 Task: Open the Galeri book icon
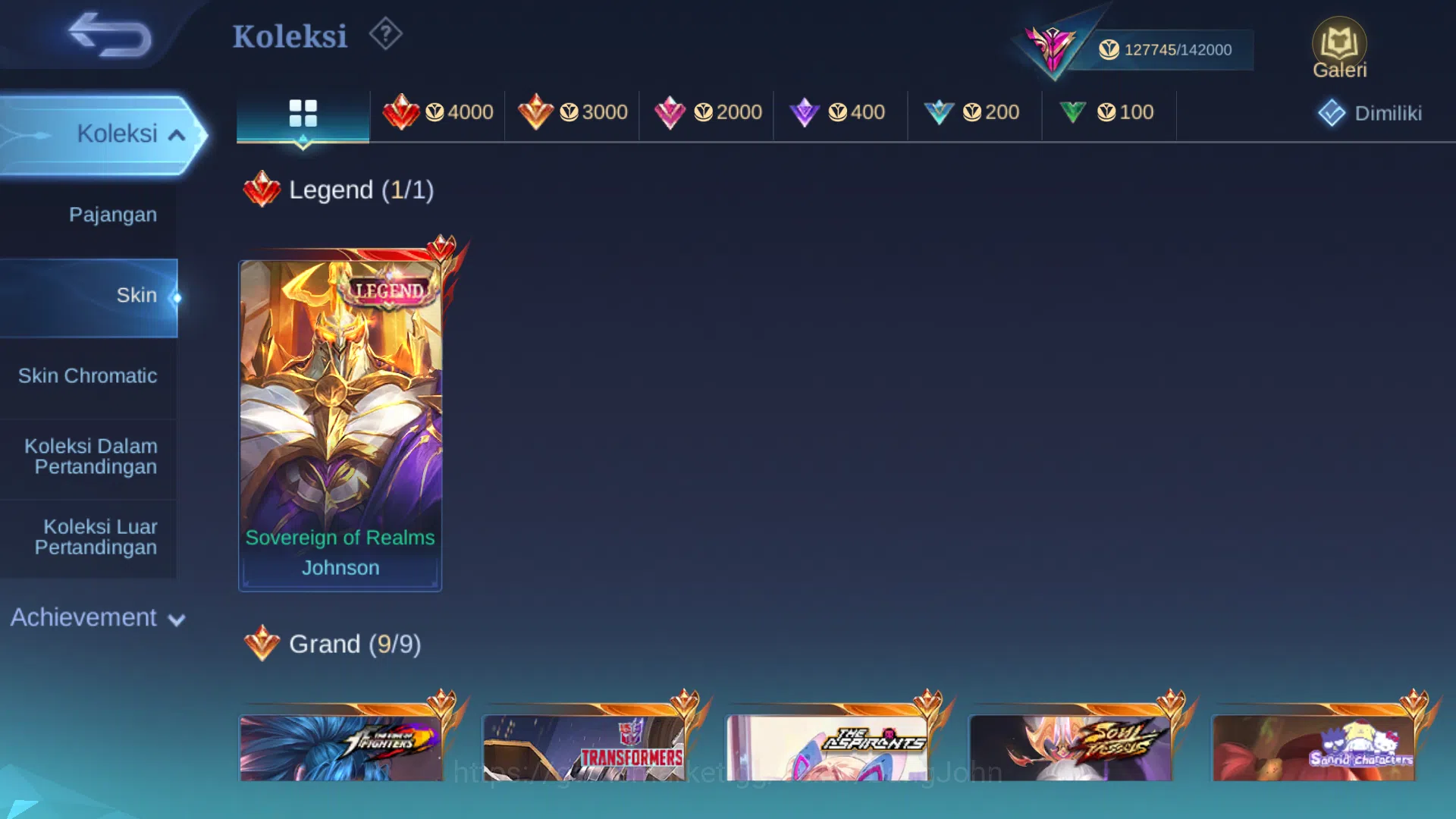point(1339,42)
